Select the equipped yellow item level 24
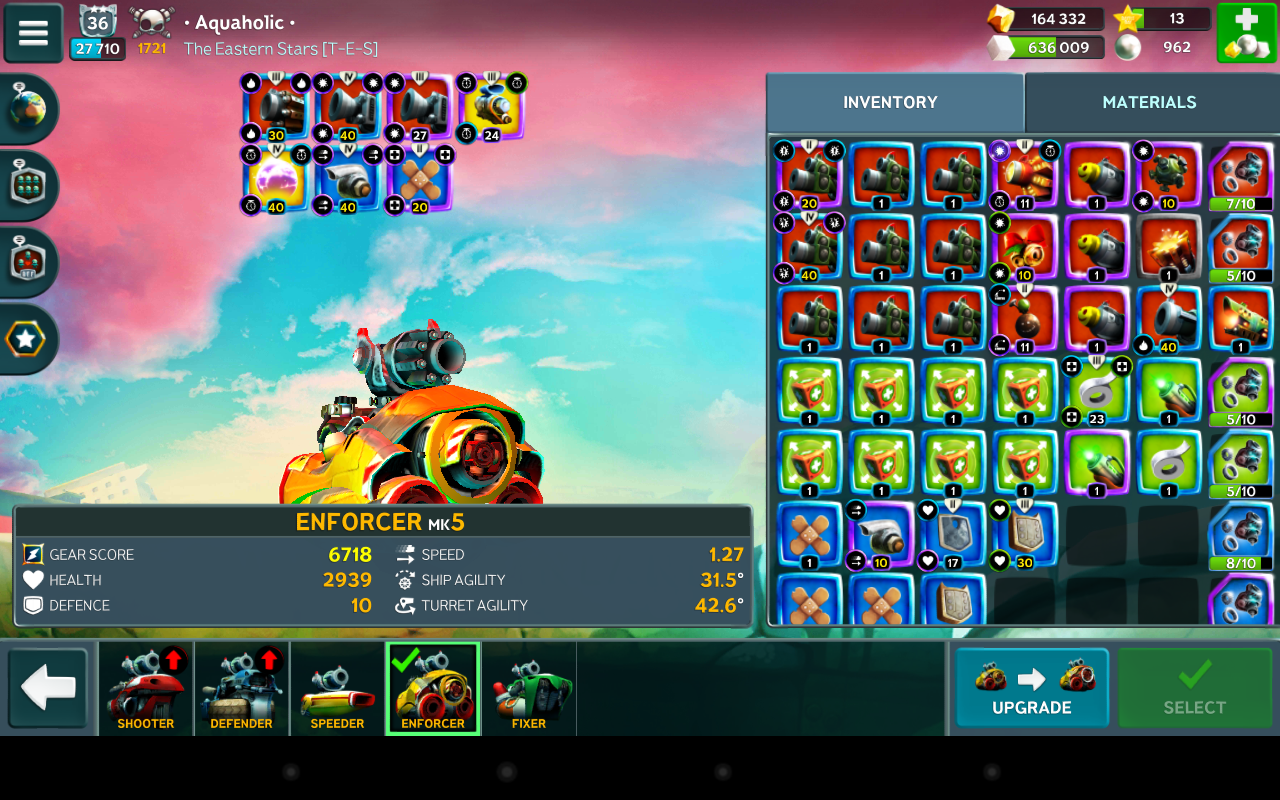The width and height of the screenshot is (1280, 800). pyautogui.click(x=493, y=107)
